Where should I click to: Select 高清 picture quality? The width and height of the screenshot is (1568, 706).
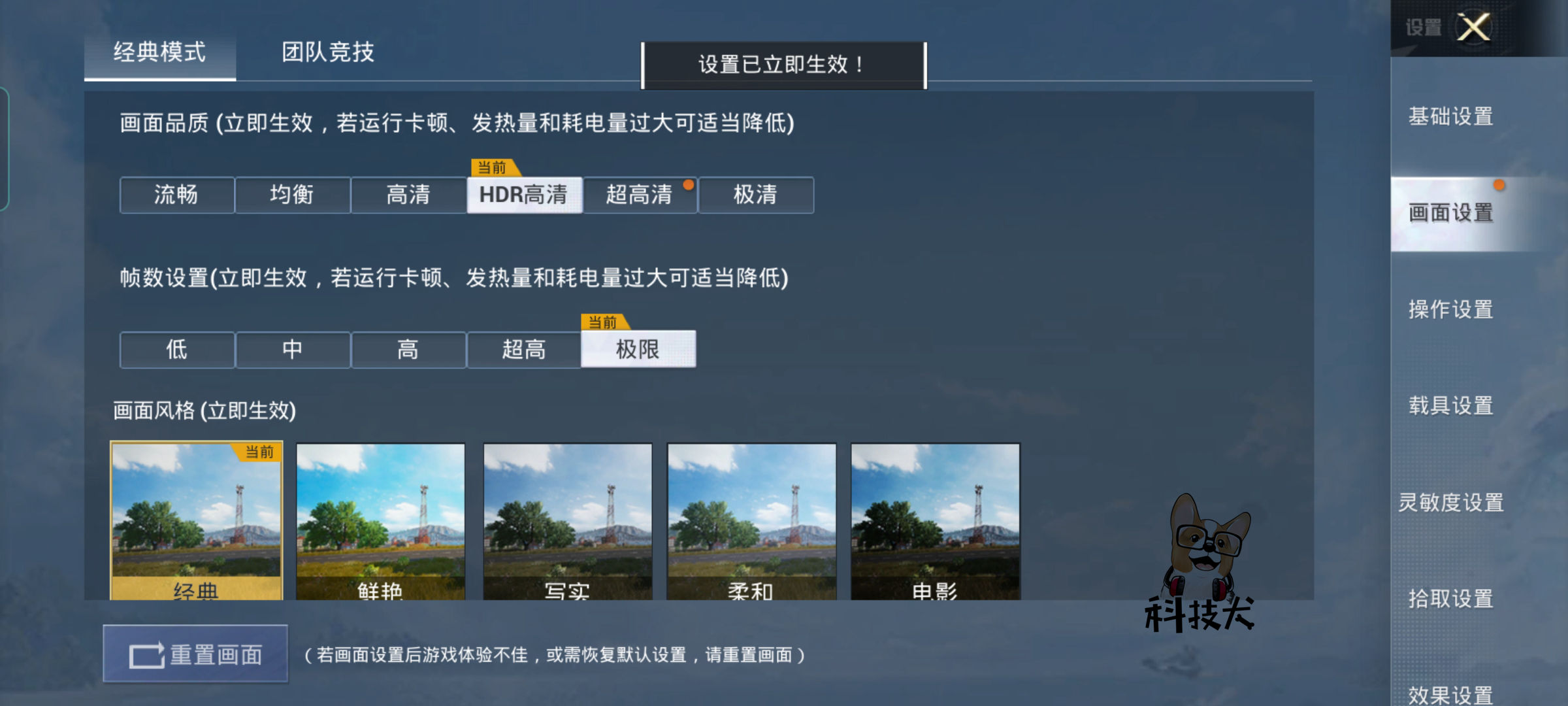[x=408, y=195]
